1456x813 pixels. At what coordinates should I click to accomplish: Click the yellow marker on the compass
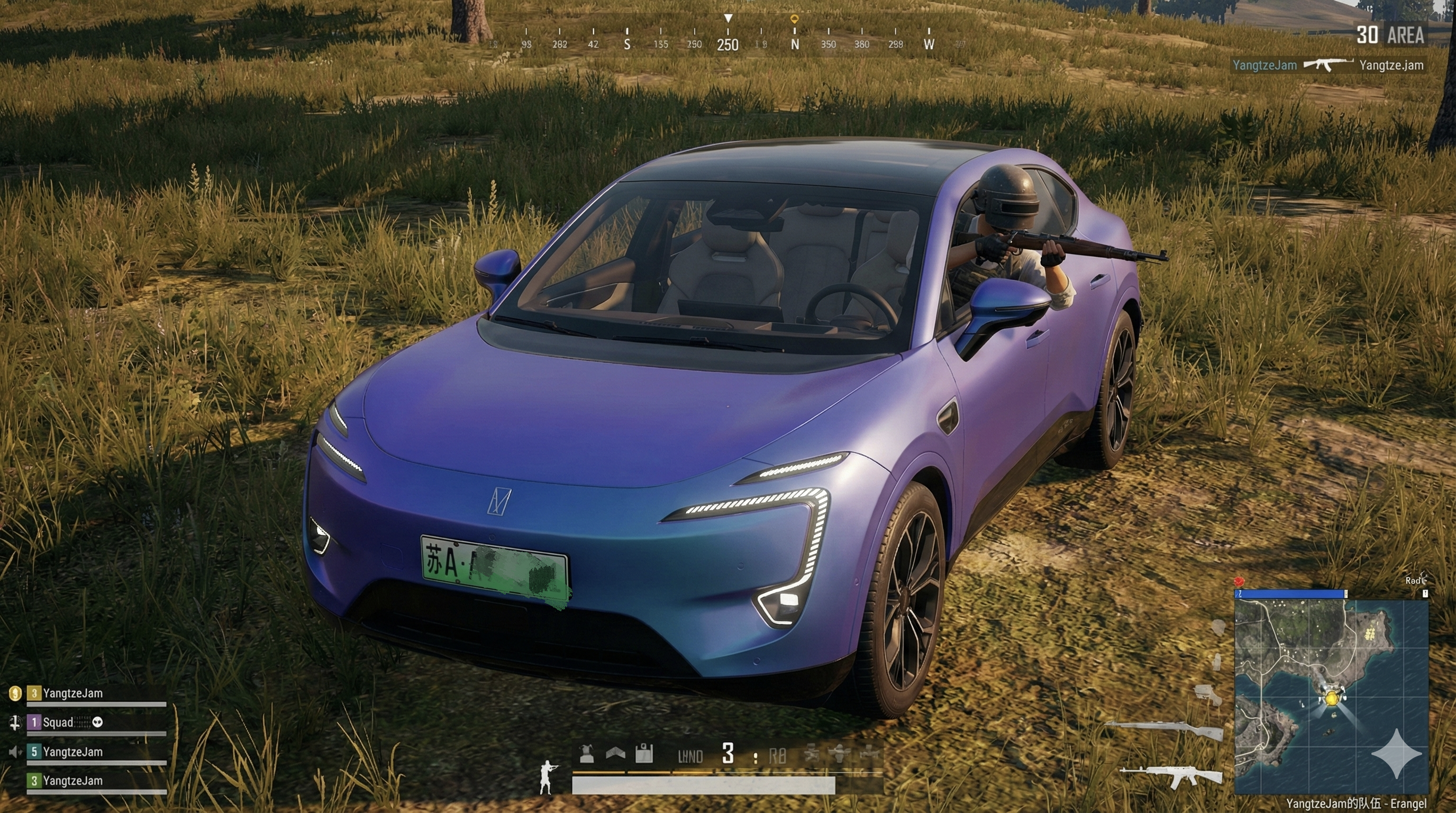click(794, 20)
